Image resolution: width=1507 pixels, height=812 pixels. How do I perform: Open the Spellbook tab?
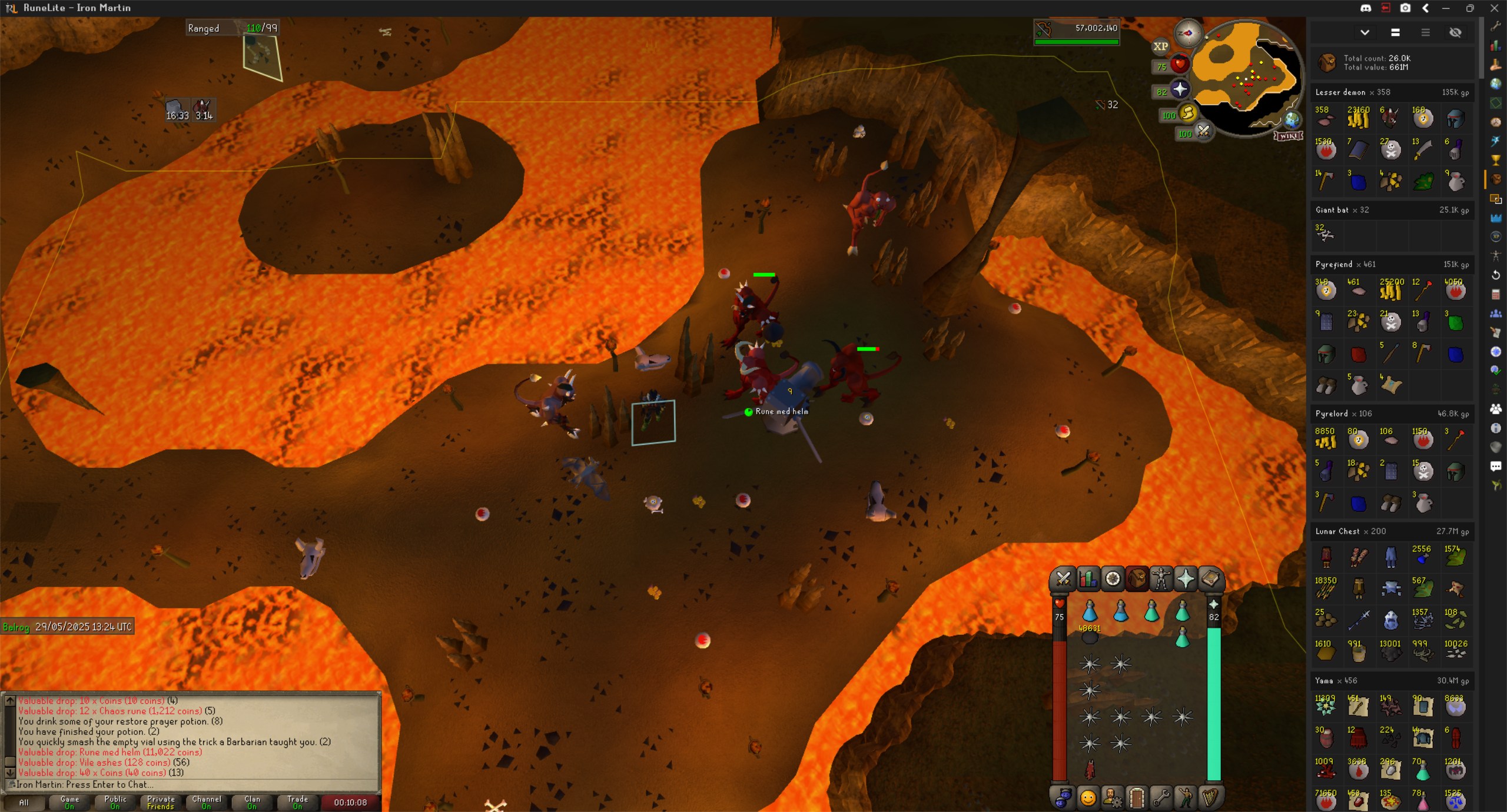(1210, 579)
